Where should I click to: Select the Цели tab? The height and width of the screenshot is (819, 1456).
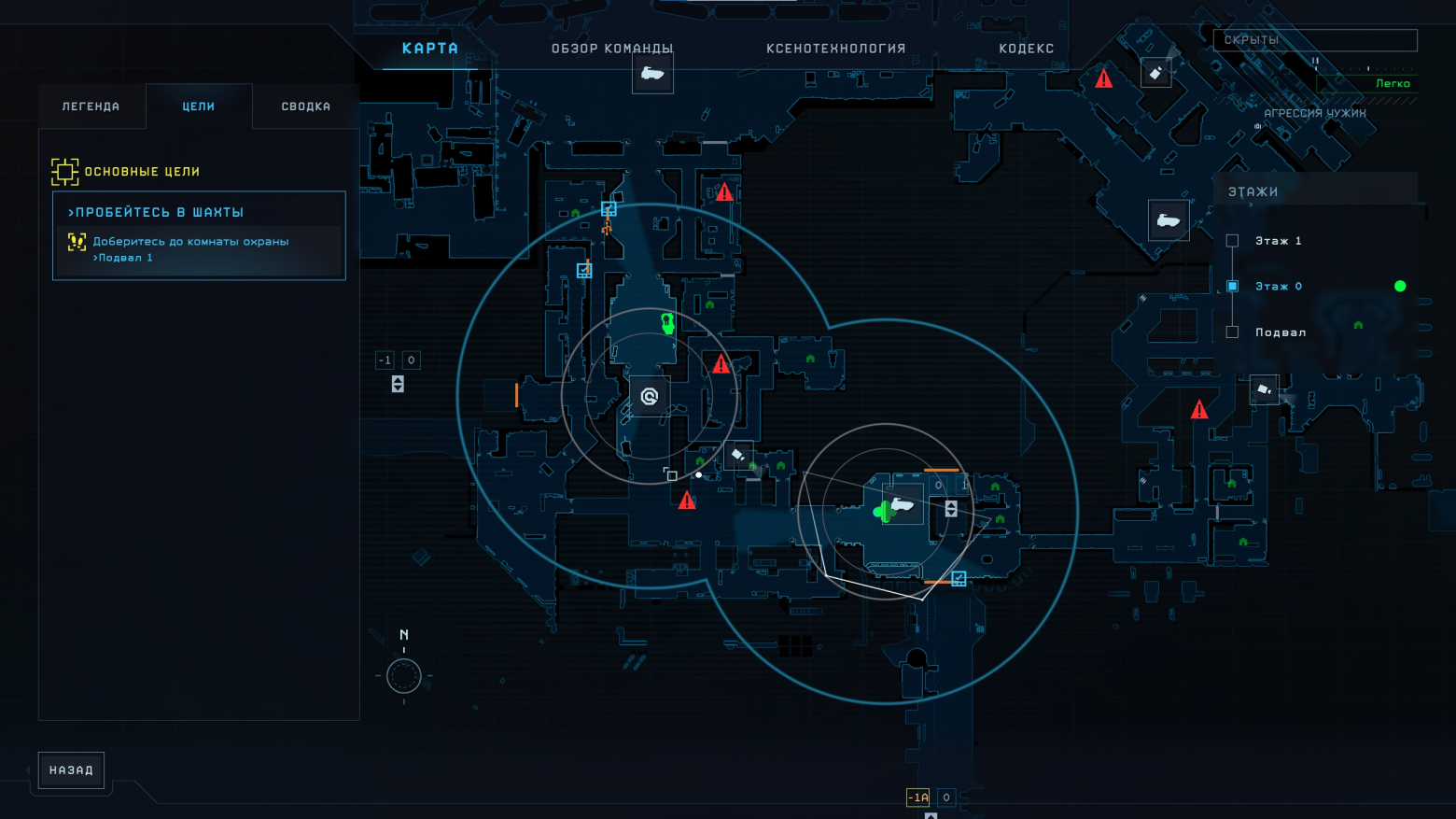[x=199, y=106]
